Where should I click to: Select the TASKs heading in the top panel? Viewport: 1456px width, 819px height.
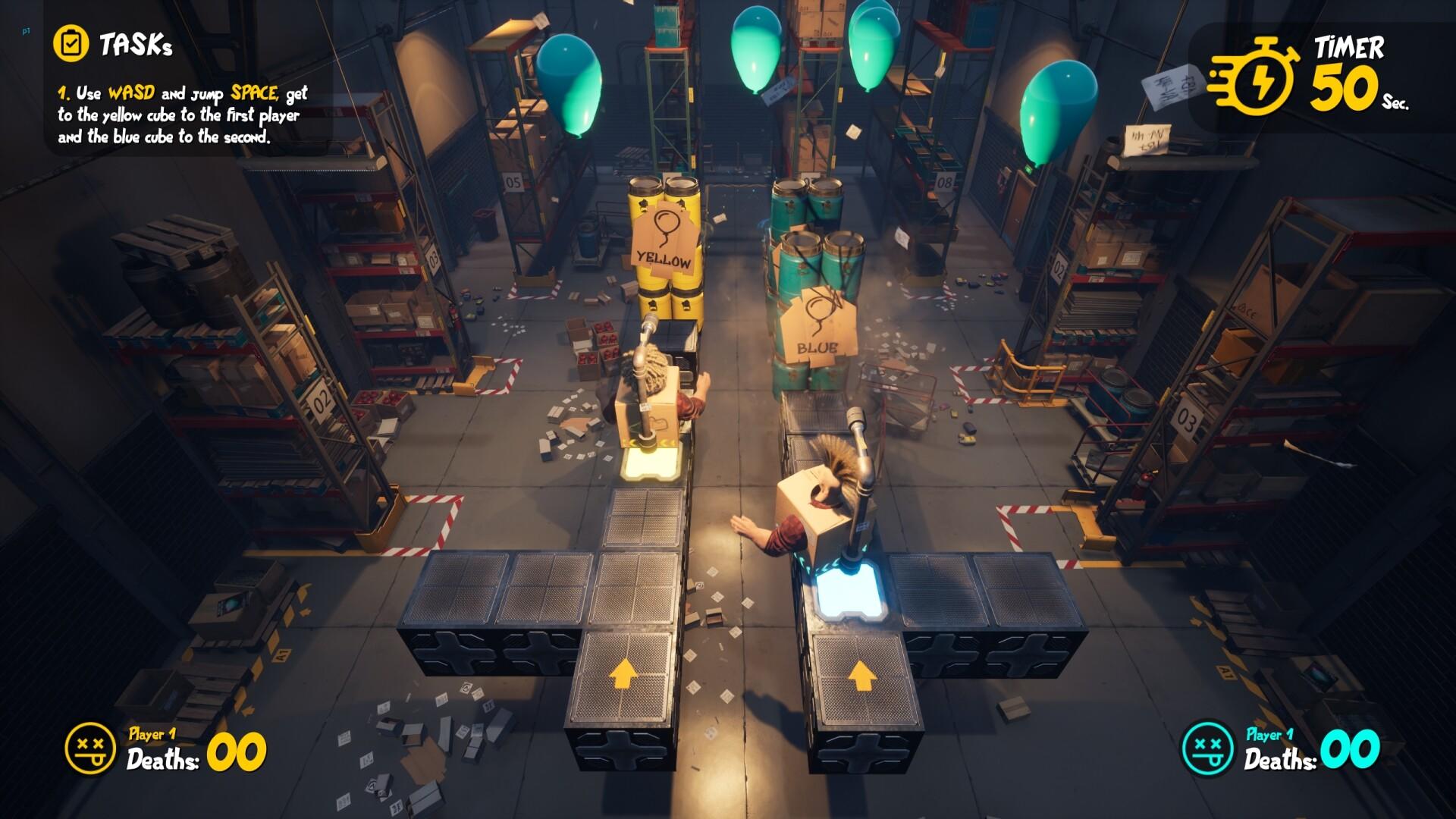coord(136,44)
